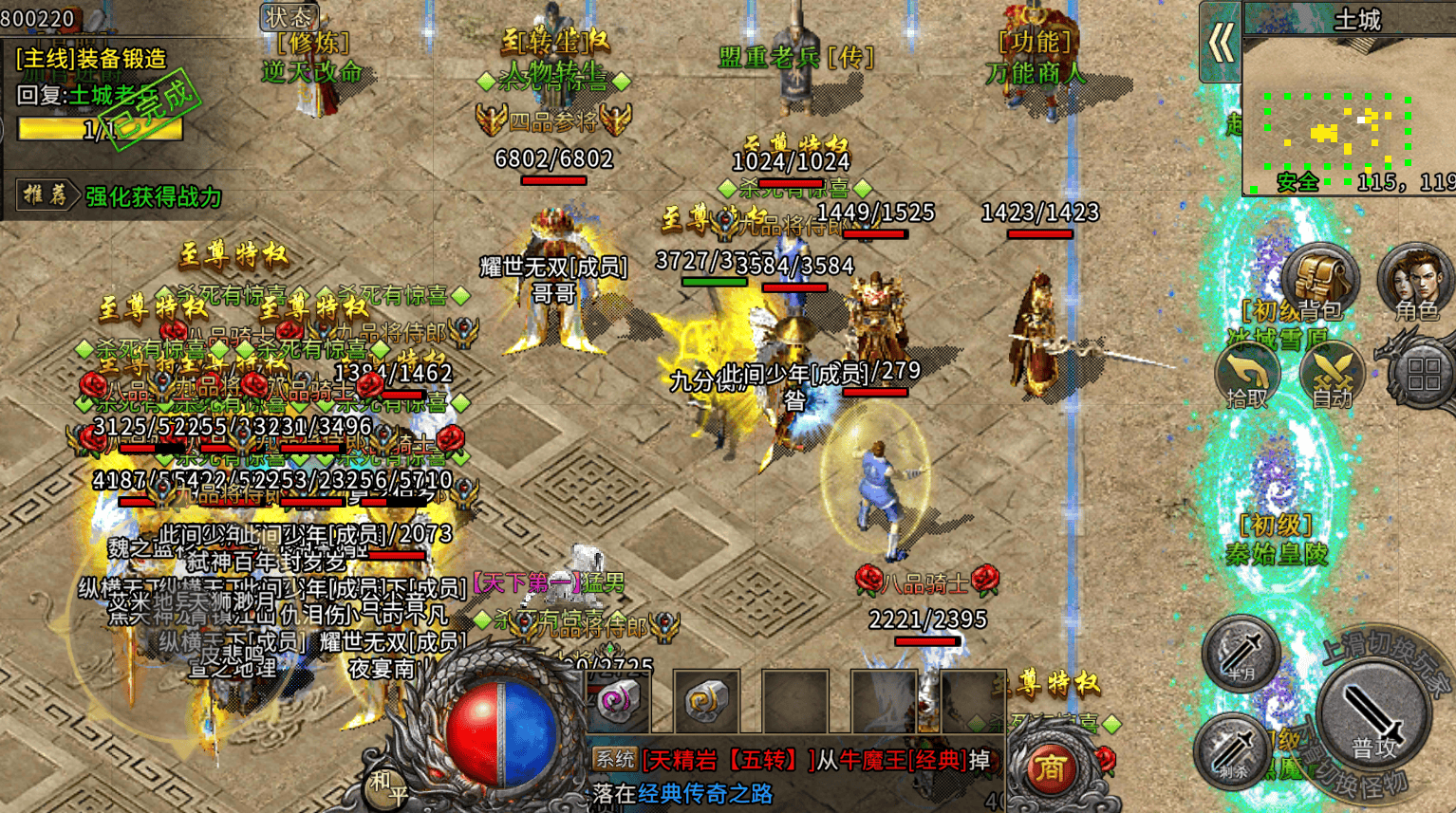This screenshot has width=1456, height=813.
Task: Open the red 商 shop button
Action: [x=1050, y=768]
